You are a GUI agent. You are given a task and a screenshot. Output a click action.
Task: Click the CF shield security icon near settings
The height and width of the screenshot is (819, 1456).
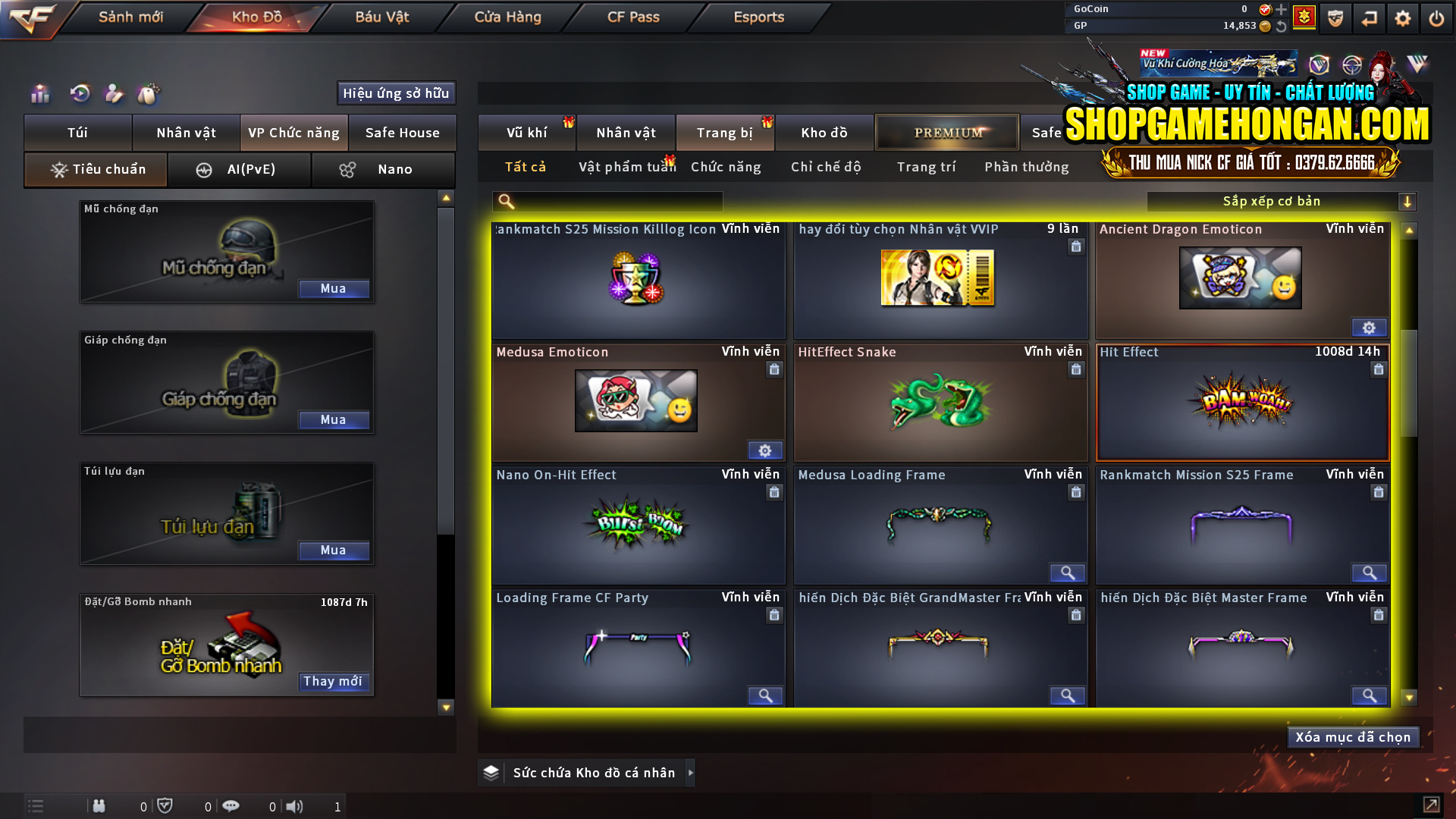1335,17
